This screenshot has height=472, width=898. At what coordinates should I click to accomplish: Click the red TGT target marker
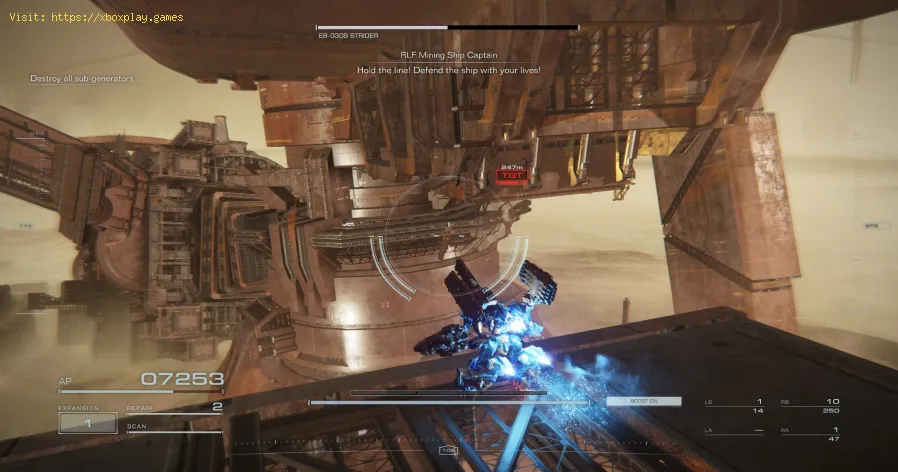510,175
